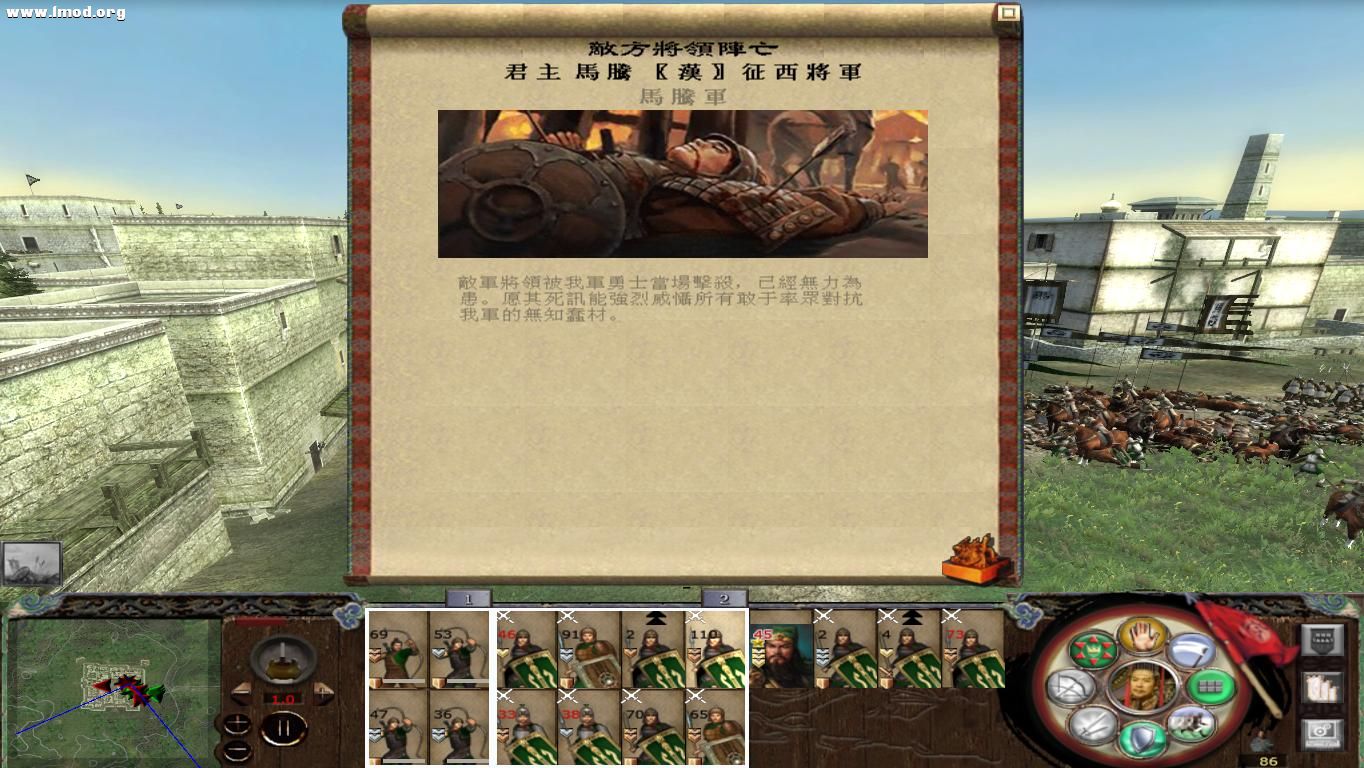Select the halberd special weapon icon
This screenshot has width=1364, height=768.
pos(1193,650)
